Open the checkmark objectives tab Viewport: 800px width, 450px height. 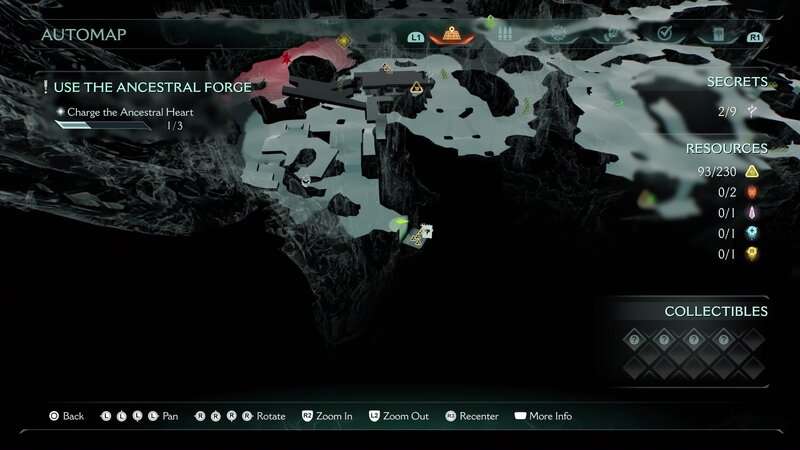pyautogui.click(x=664, y=35)
